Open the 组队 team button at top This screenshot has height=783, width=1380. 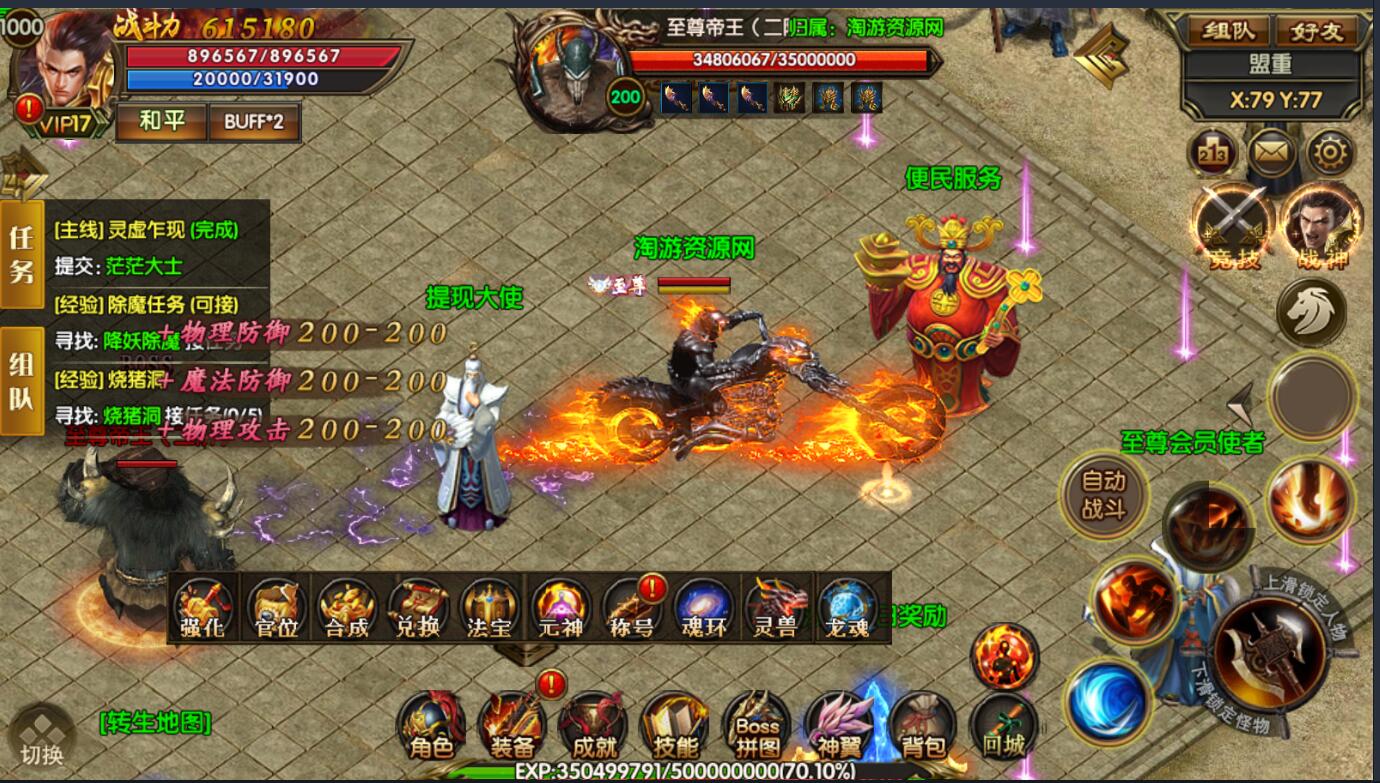[x=1227, y=31]
